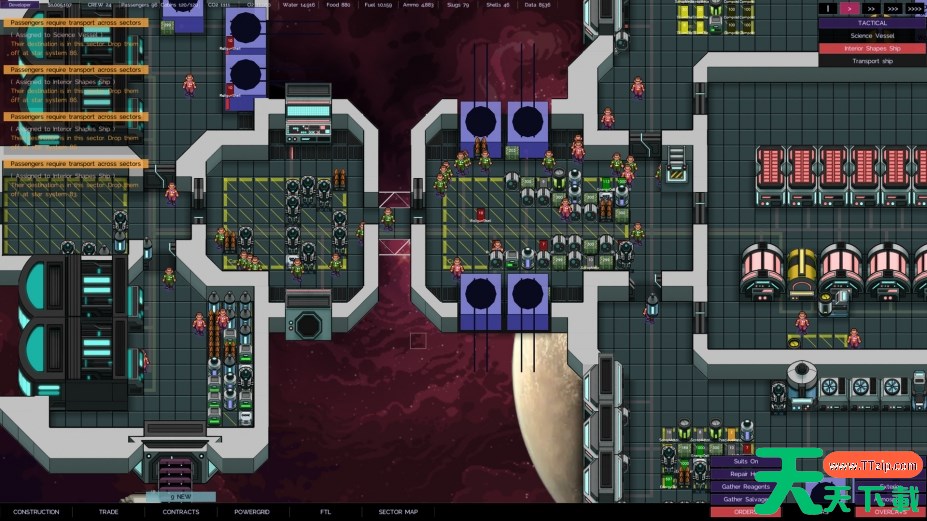The height and width of the screenshot is (521, 927).
Task: Show the Contracts panel
Action: click(181, 512)
